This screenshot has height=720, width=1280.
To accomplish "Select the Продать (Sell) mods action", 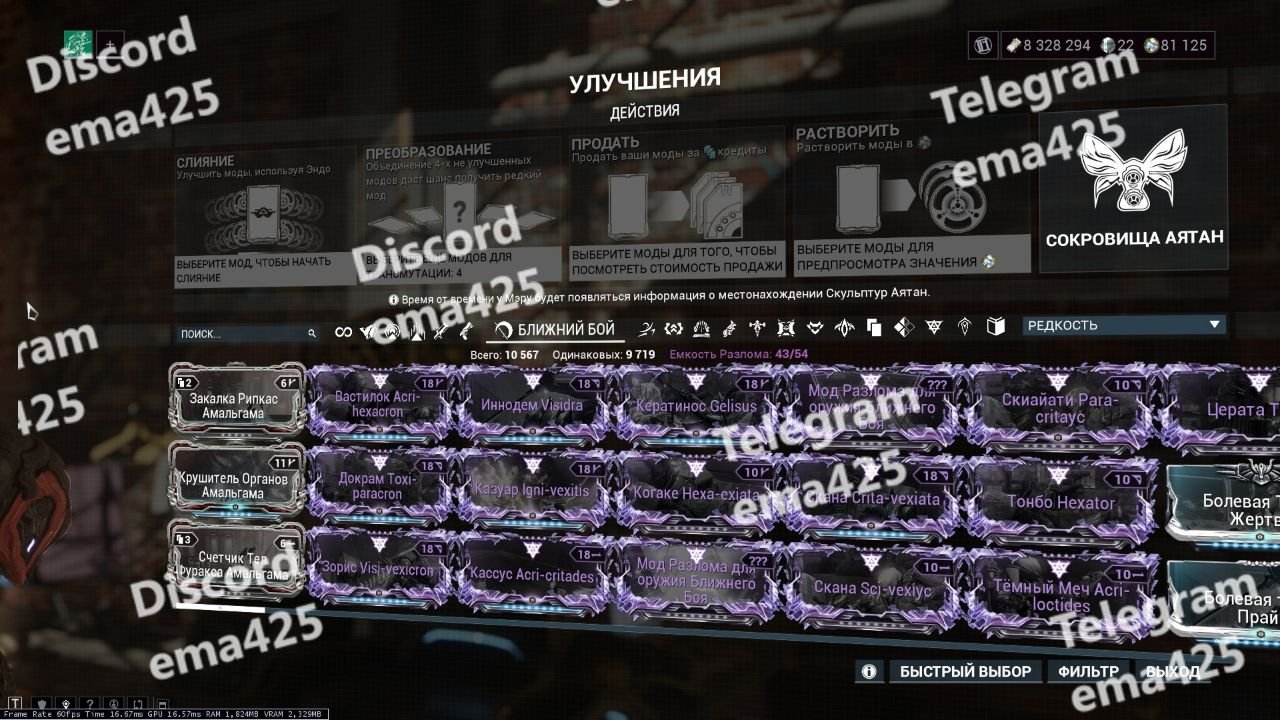I will click(676, 210).
